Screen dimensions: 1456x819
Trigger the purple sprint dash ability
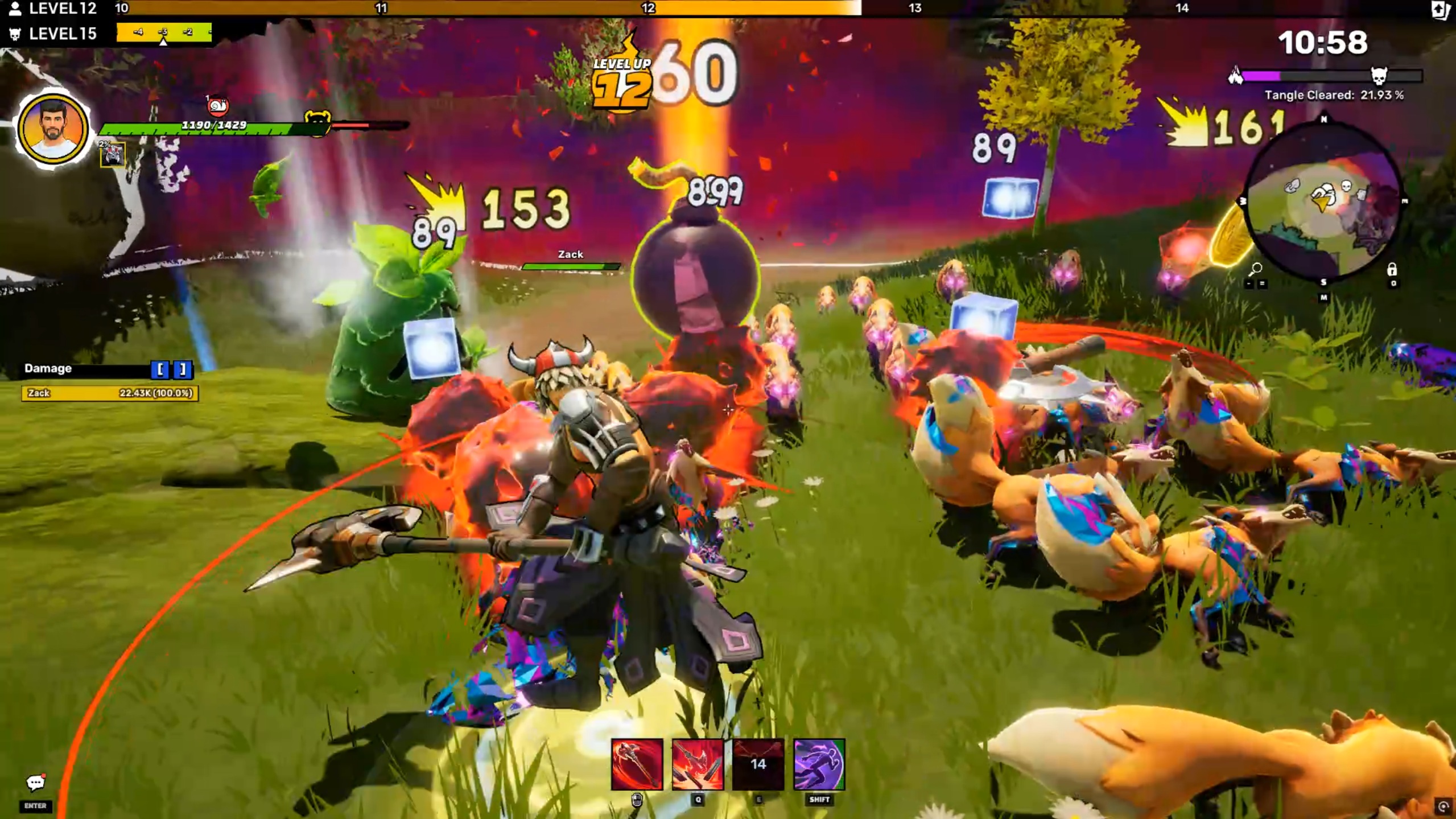pos(819,764)
